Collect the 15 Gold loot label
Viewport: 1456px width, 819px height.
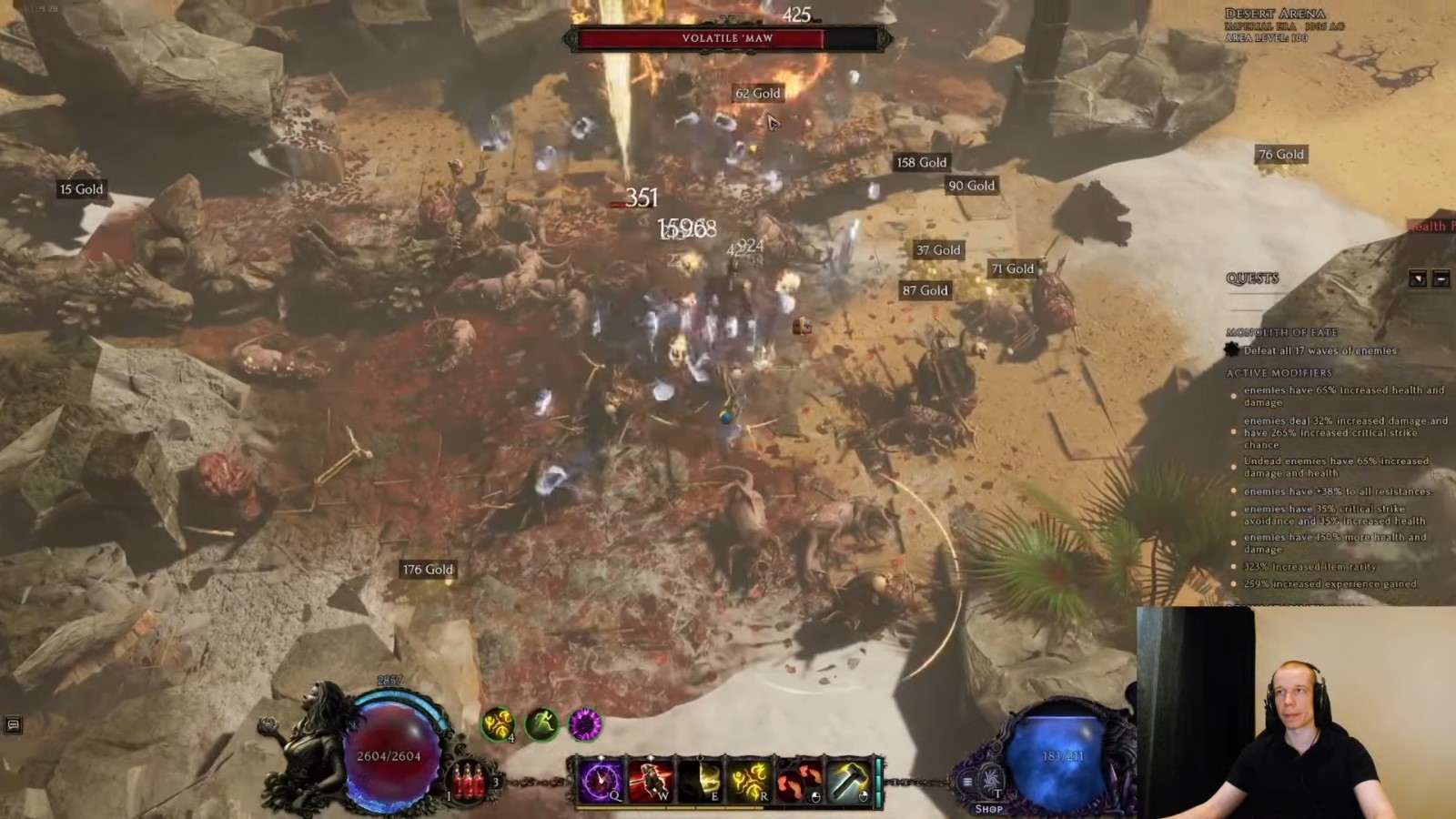pyautogui.click(x=81, y=189)
